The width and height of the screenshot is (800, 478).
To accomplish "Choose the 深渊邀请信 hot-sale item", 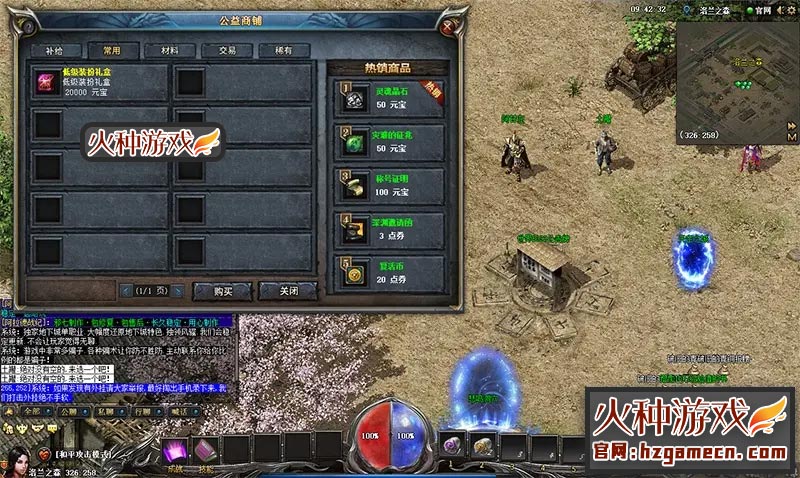I will click(x=385, y=229).
